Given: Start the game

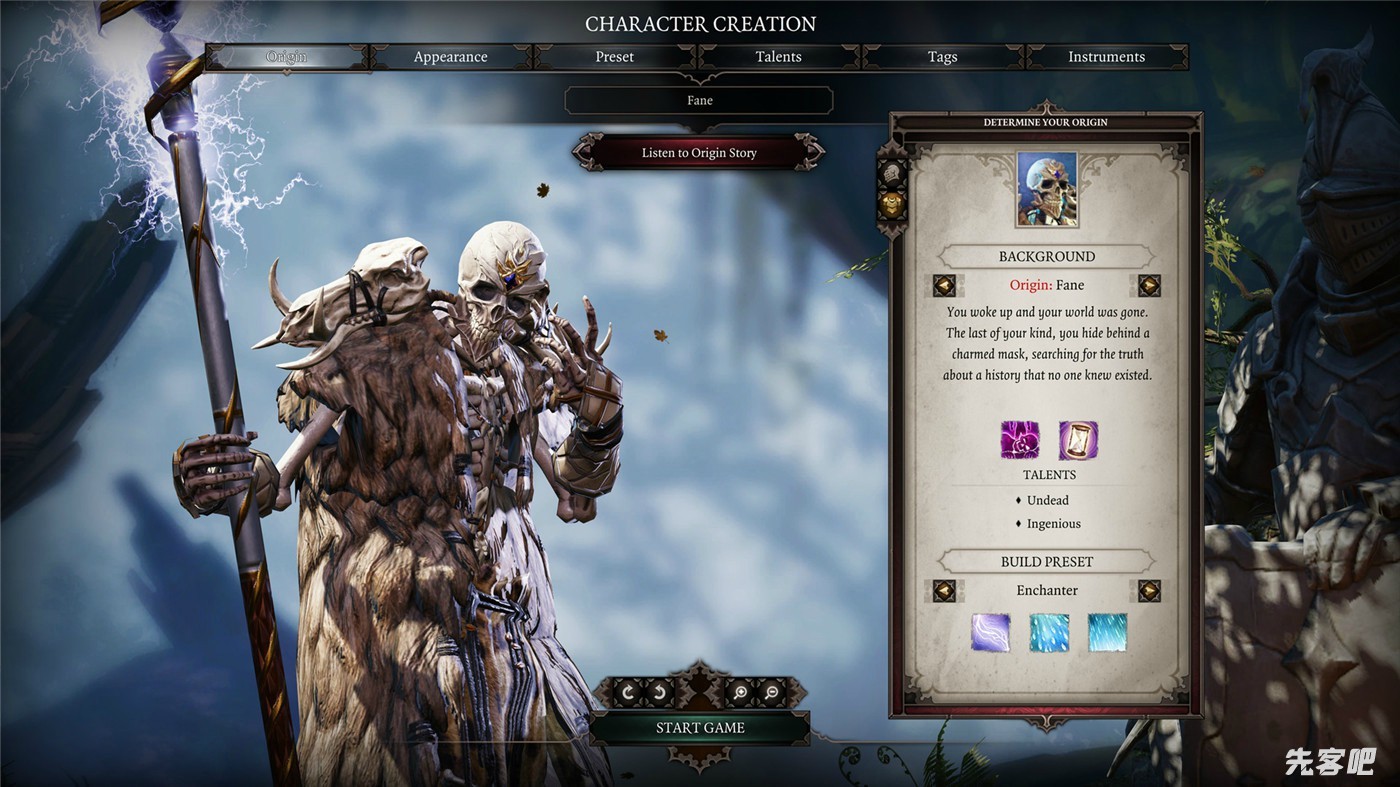Looking at the screenshot, I should (x=699, y=728).
